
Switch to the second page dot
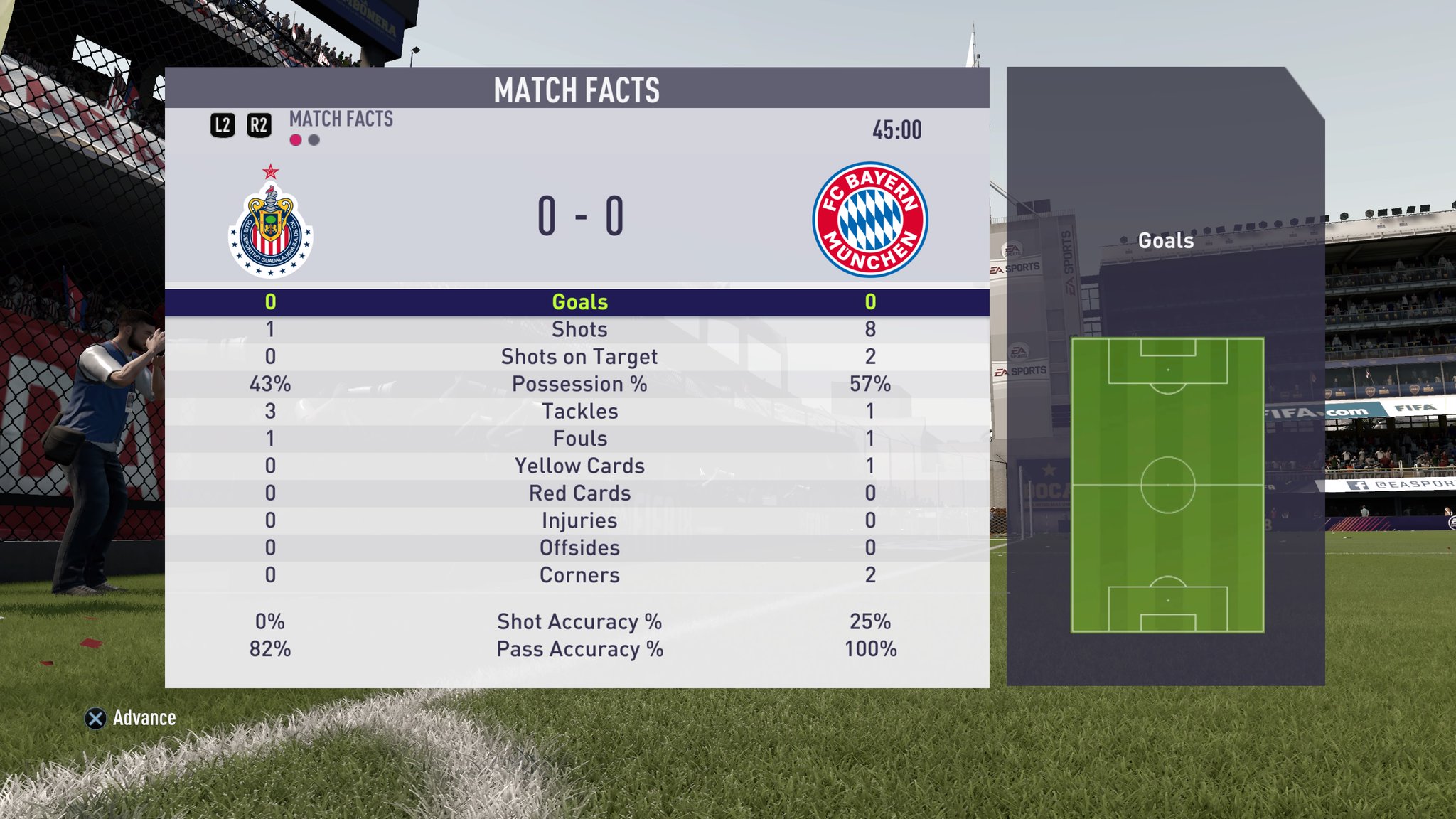click(x=314, y=140)
